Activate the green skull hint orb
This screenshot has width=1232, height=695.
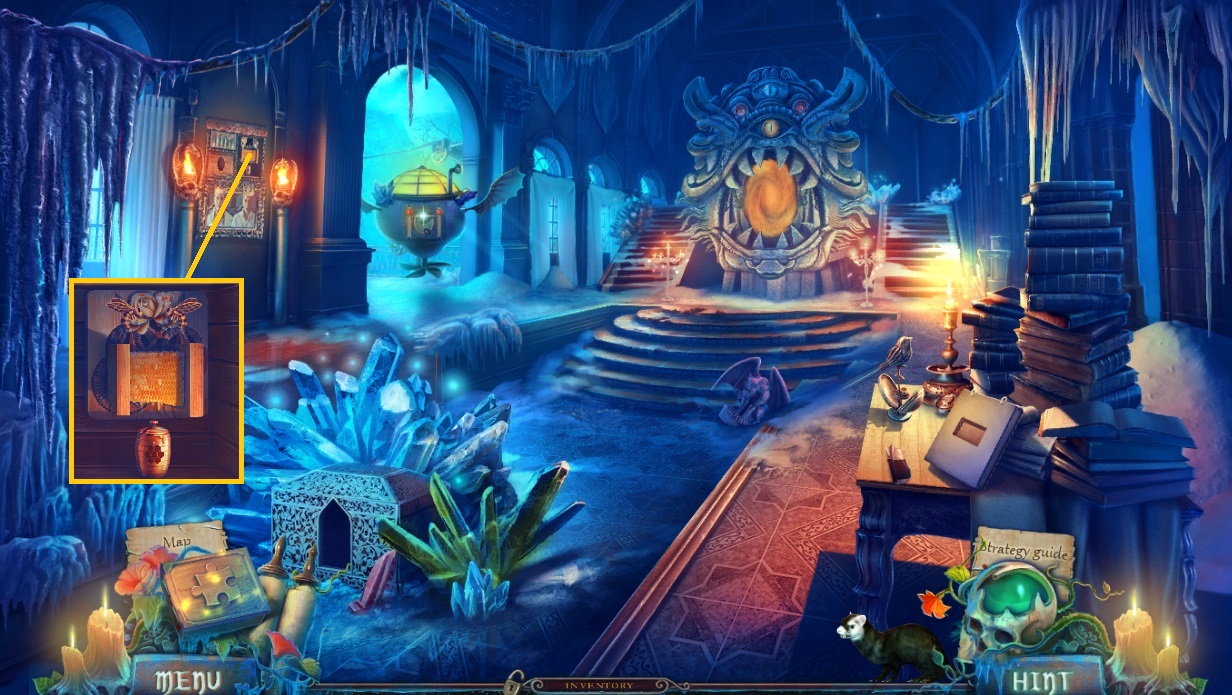1026,604
